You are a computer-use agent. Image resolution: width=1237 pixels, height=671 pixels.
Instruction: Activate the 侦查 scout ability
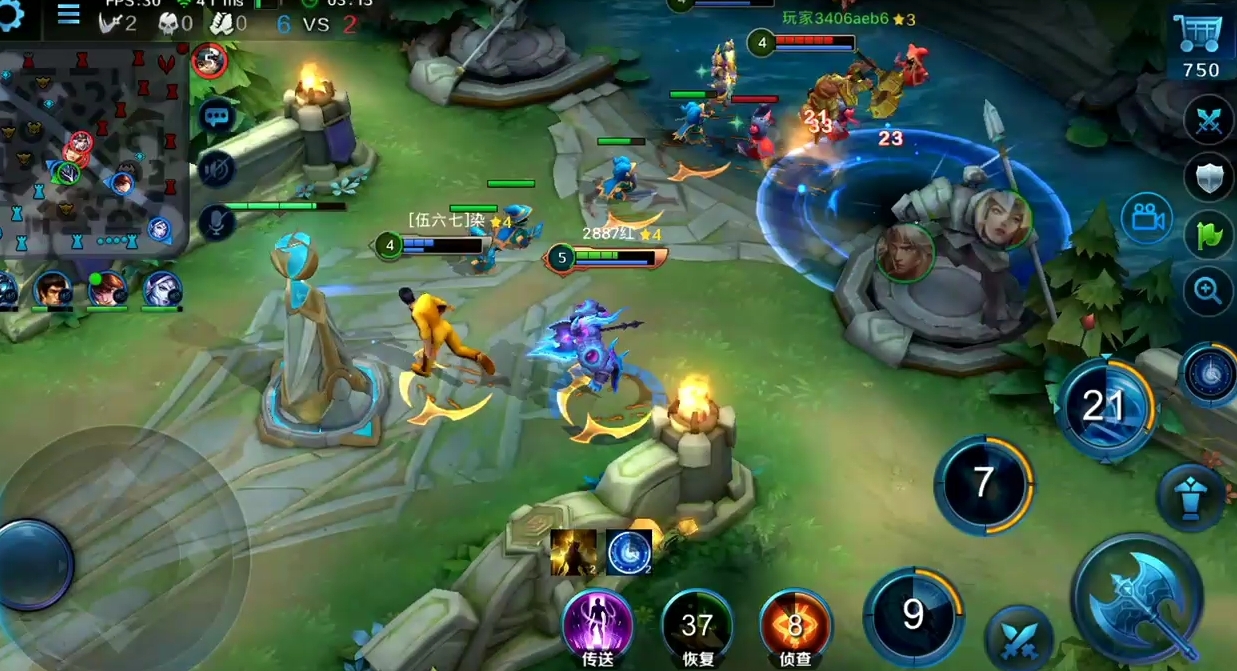tap(796, 626)
